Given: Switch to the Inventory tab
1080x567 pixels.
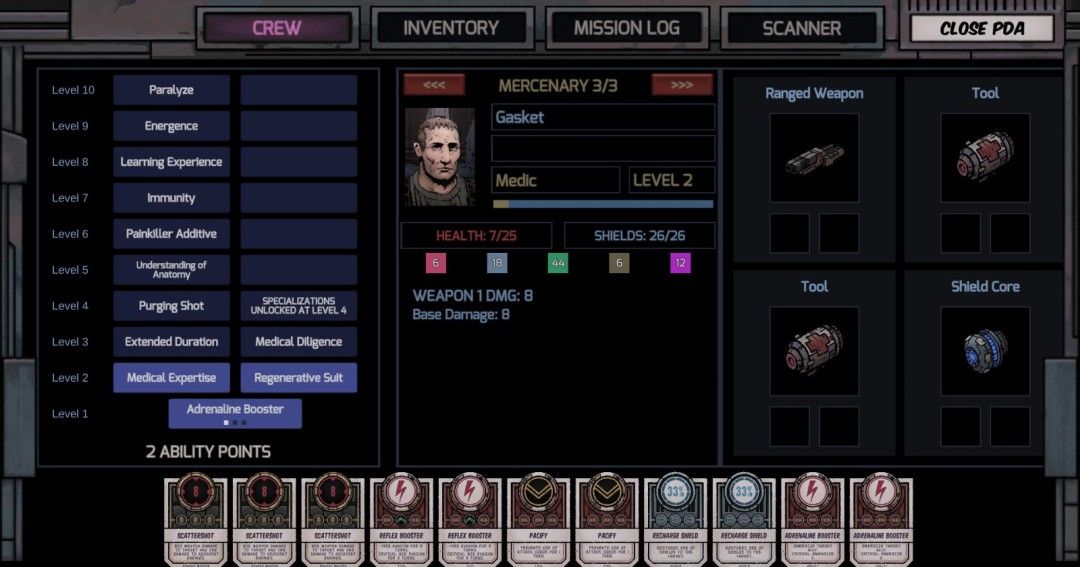Looking at the screenshot, I should [450, 28].
